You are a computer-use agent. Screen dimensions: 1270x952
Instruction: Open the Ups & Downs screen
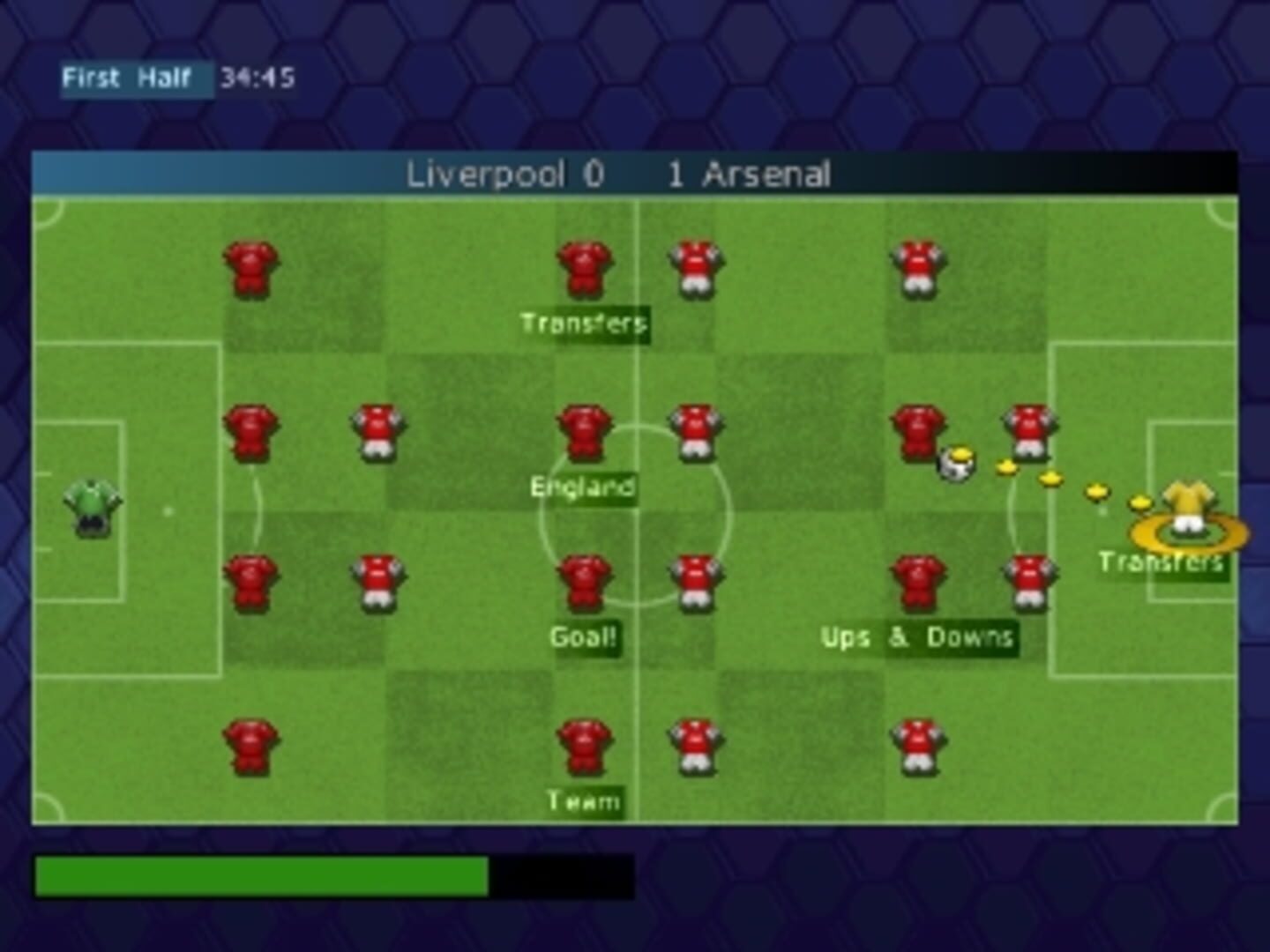tap(919, 637)
